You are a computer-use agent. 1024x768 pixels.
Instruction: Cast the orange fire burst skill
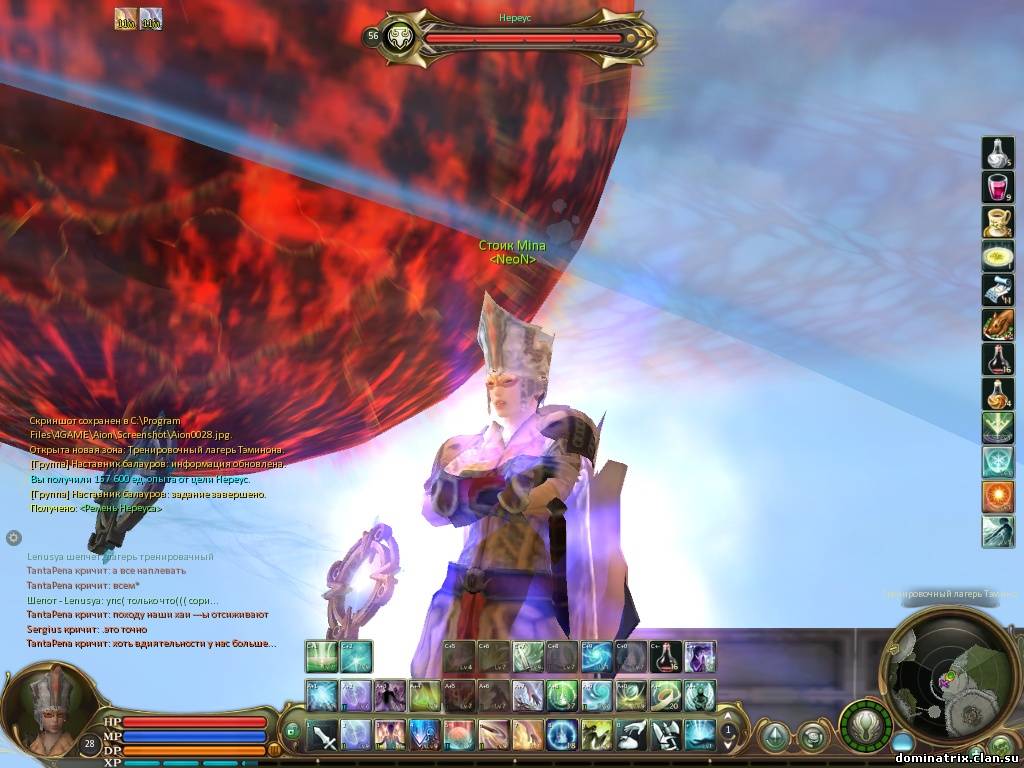click(x=997, y=497)
